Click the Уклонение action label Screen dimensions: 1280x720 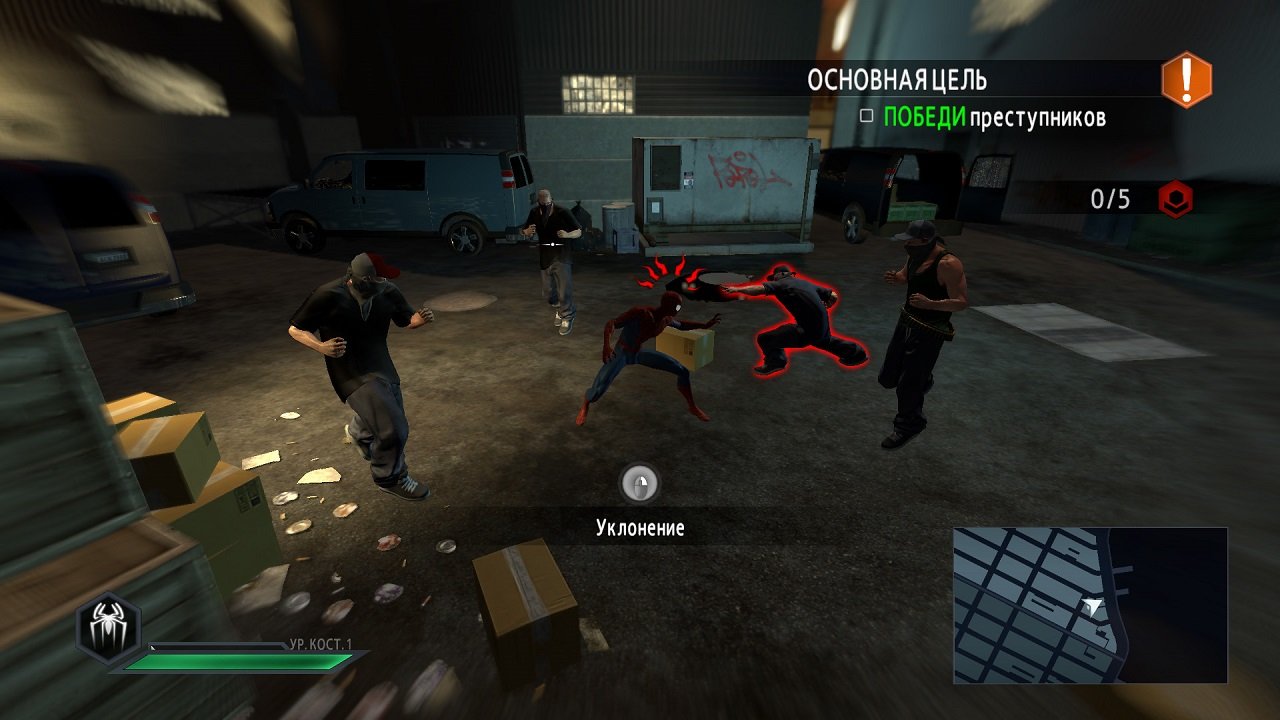[x=640, y=528]
